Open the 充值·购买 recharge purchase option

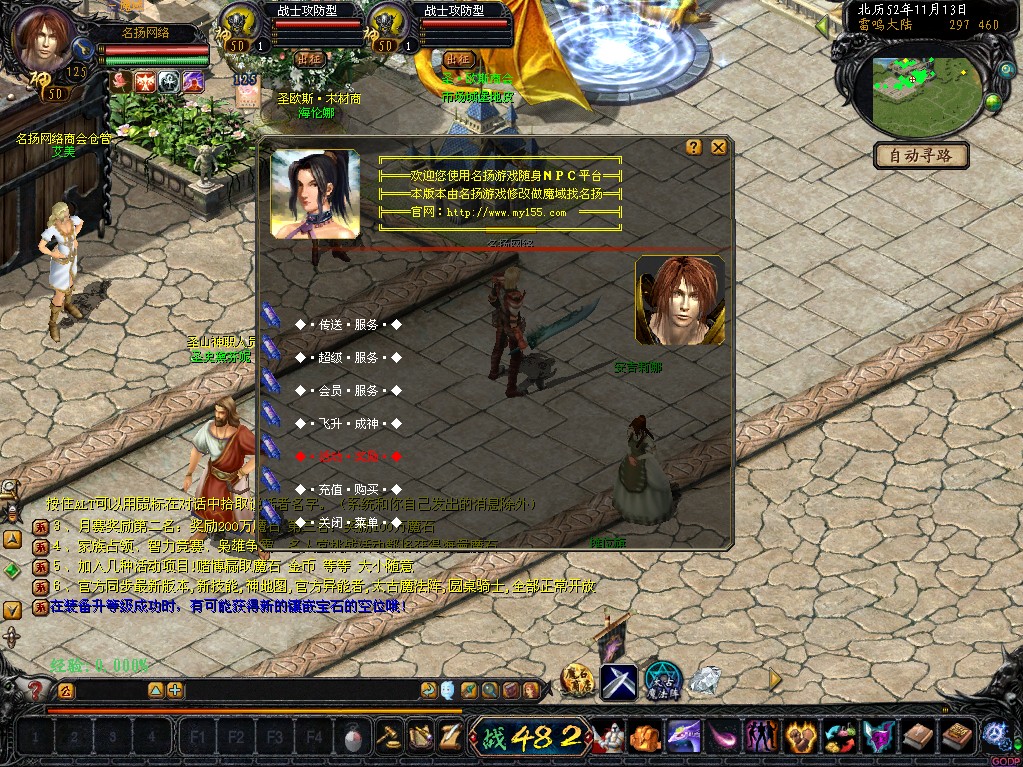click(348, 489)
